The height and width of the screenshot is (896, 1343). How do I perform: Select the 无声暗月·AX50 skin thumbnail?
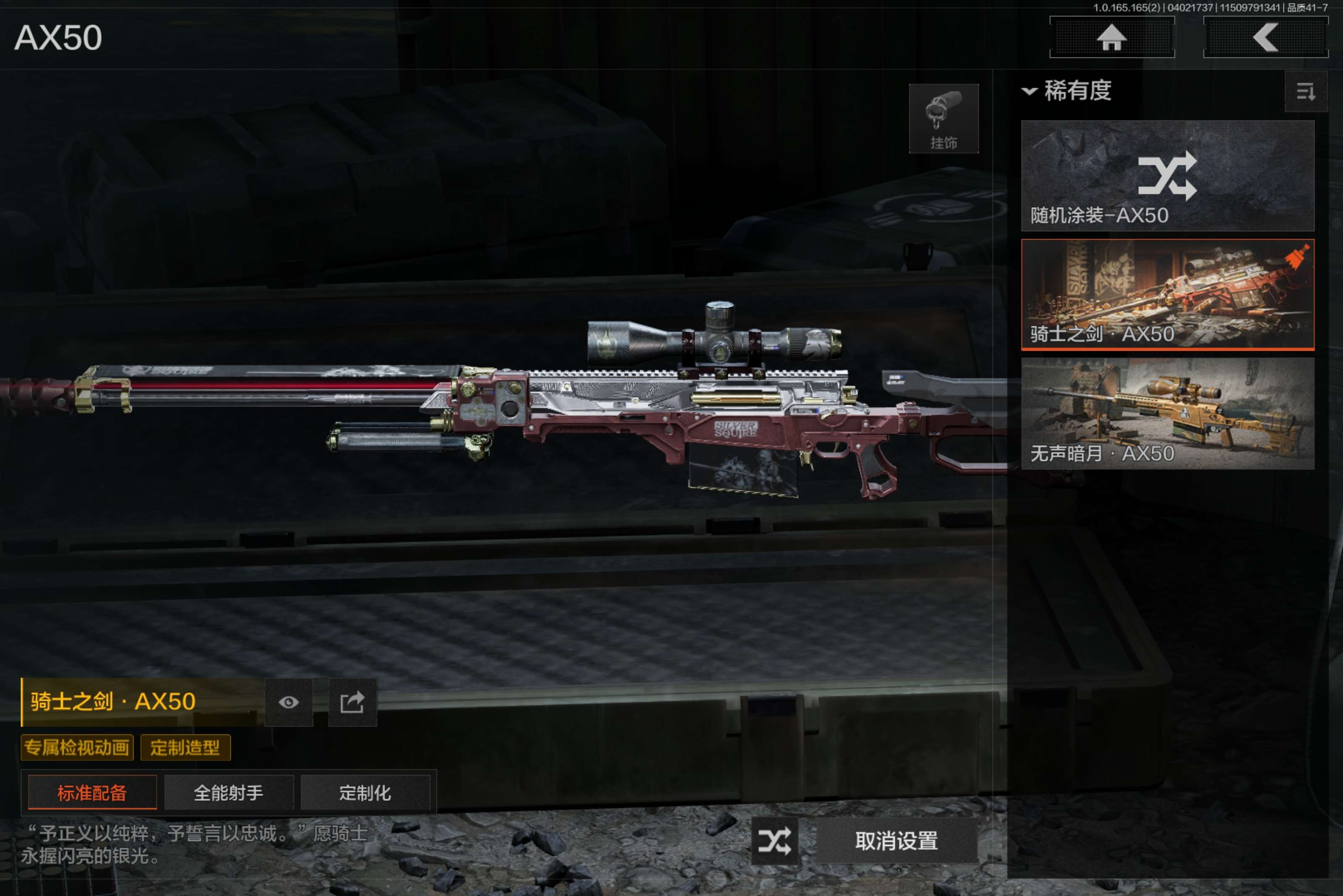[1167, 413]
